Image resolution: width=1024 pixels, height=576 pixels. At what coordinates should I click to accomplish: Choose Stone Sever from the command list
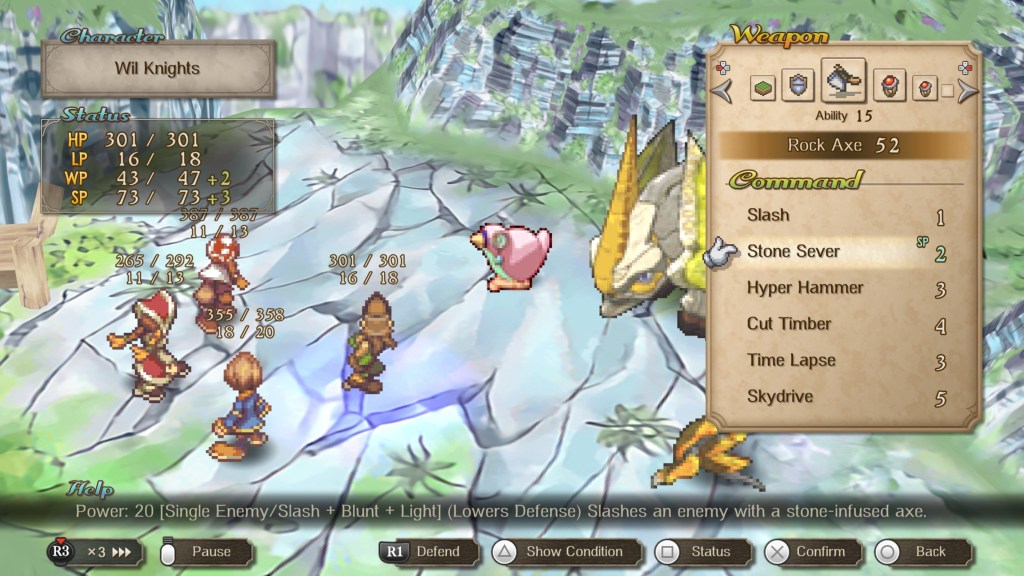click(x=793, y=251)
